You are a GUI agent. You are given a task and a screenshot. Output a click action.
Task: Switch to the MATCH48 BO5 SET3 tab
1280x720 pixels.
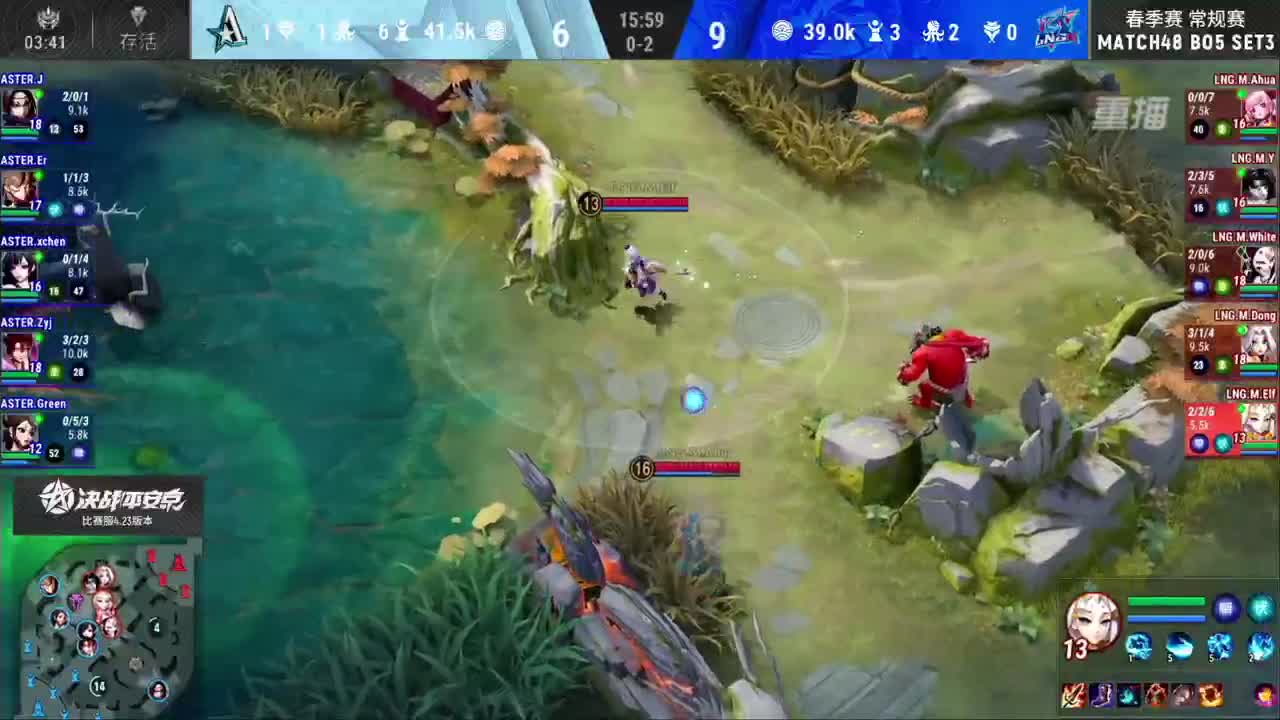(1185, 42)
